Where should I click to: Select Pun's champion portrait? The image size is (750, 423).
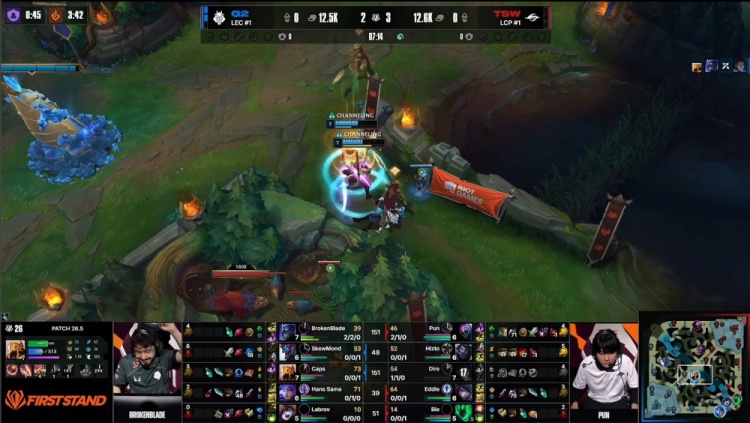(463, 331)
